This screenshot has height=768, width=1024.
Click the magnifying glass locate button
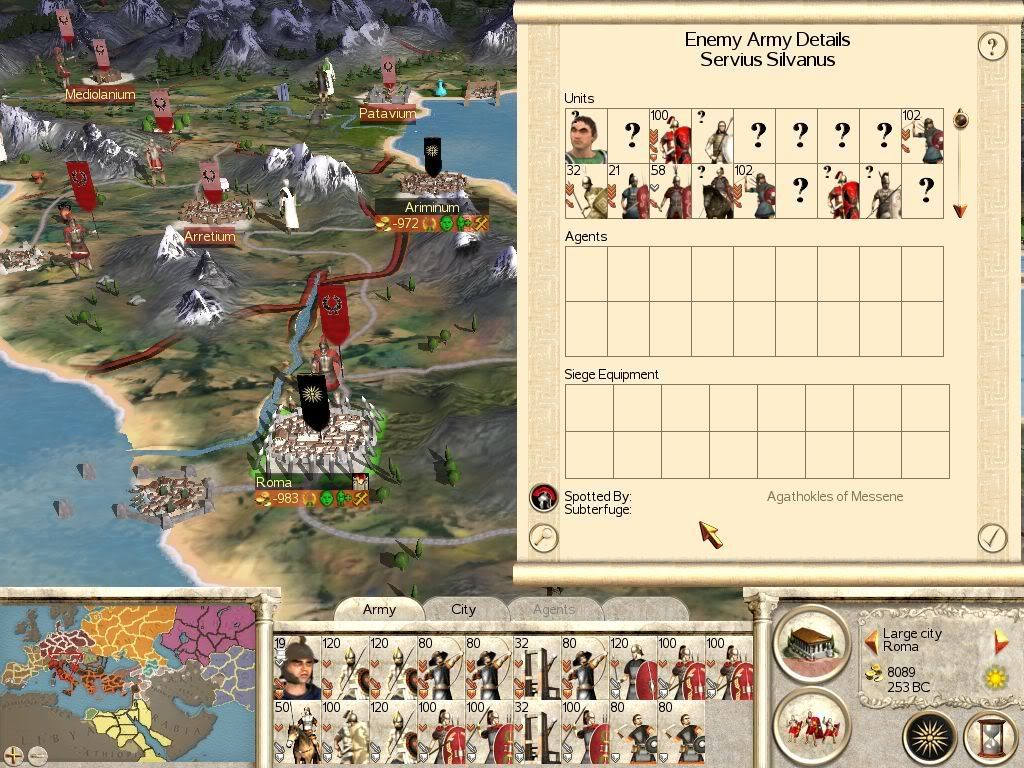[x=543, y=537]
